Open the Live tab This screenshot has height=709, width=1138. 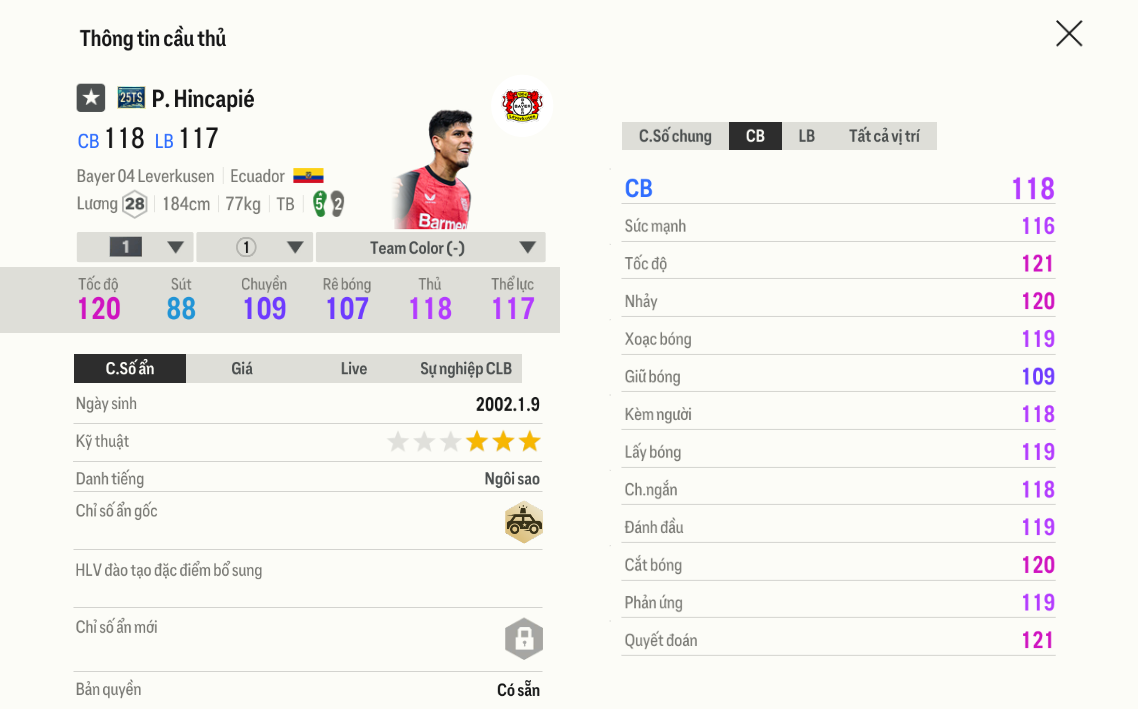click(x=354, y=369)
